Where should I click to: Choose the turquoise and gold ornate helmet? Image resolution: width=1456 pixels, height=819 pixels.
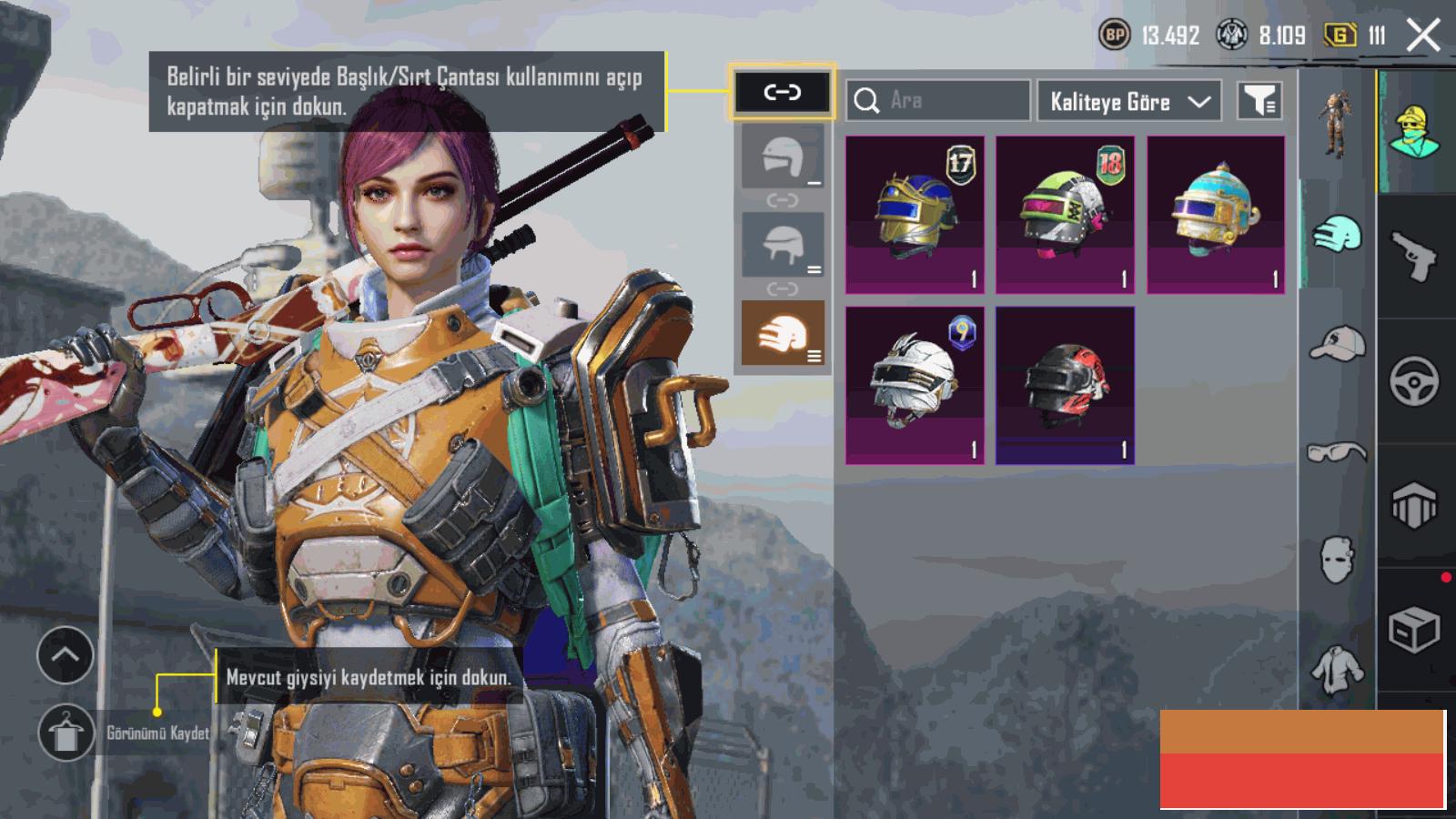pyautogui.click(x=1216, y=215)
